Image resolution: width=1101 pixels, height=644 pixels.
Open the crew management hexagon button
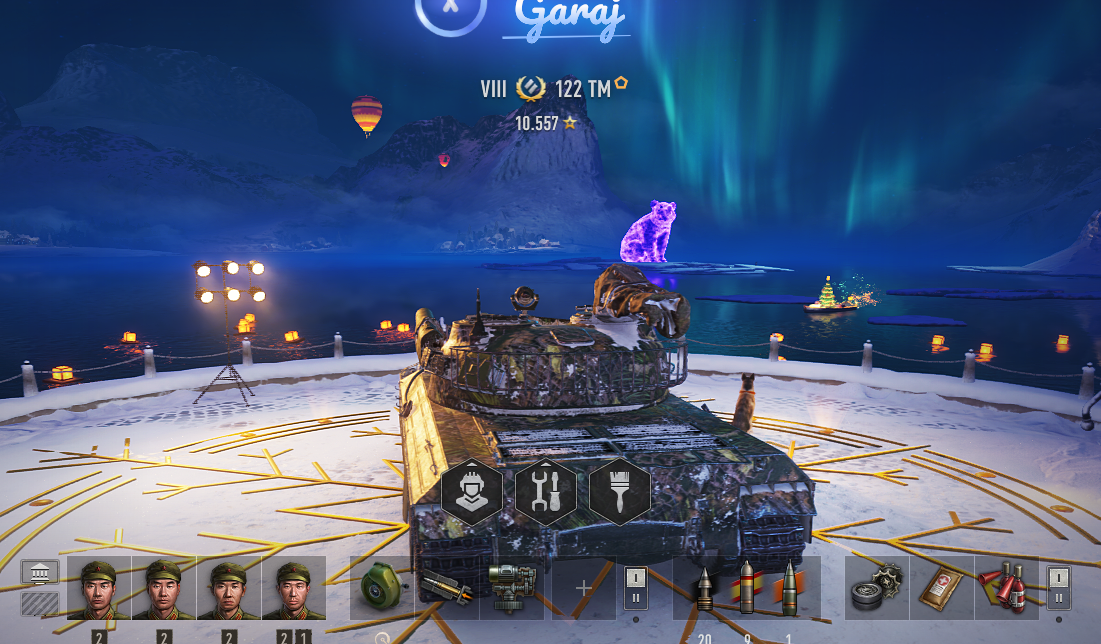click(472, 492)
